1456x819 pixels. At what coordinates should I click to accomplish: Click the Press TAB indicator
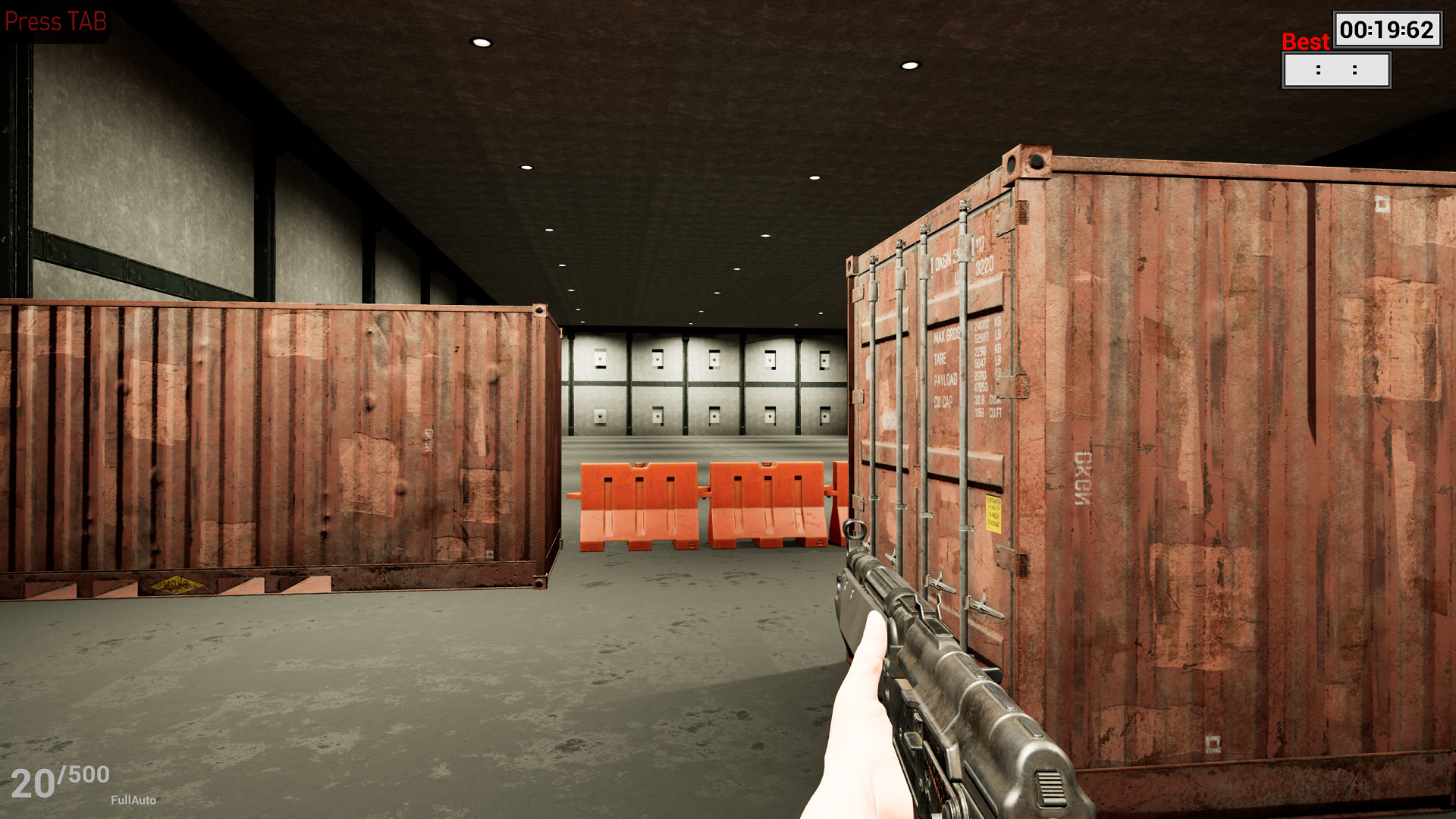click(57, 20)
